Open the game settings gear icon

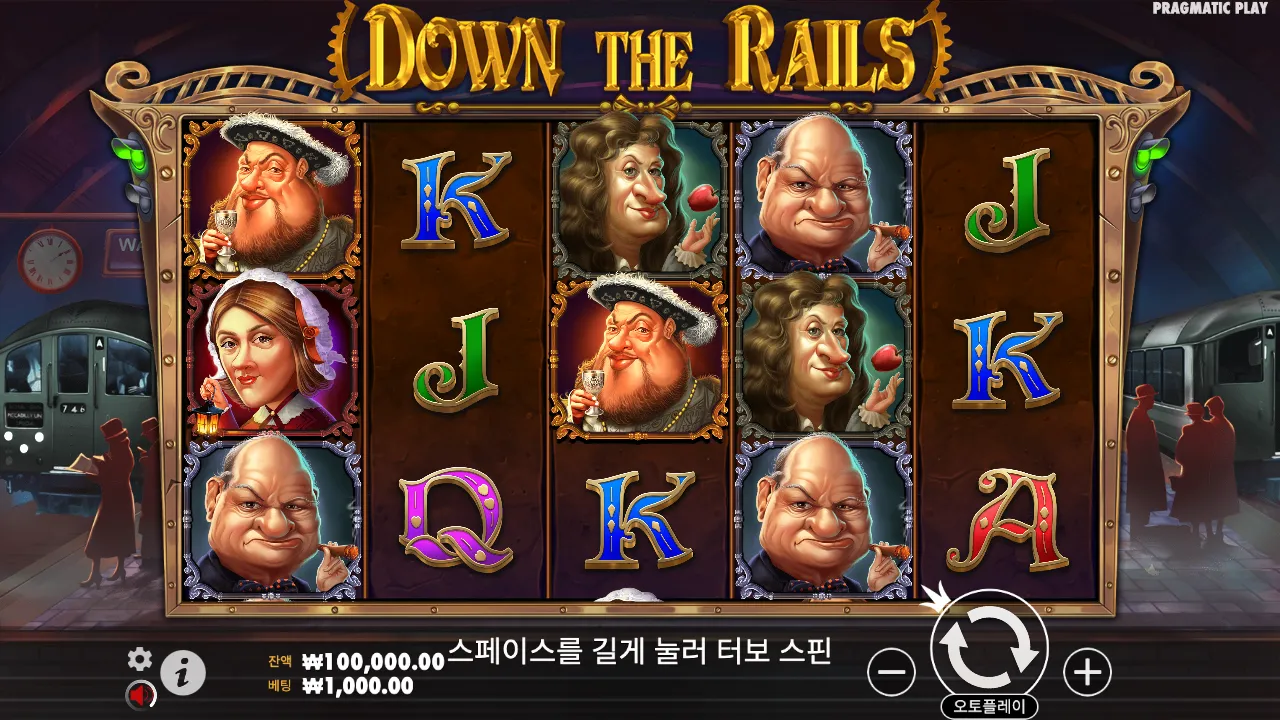click(140, 660)
